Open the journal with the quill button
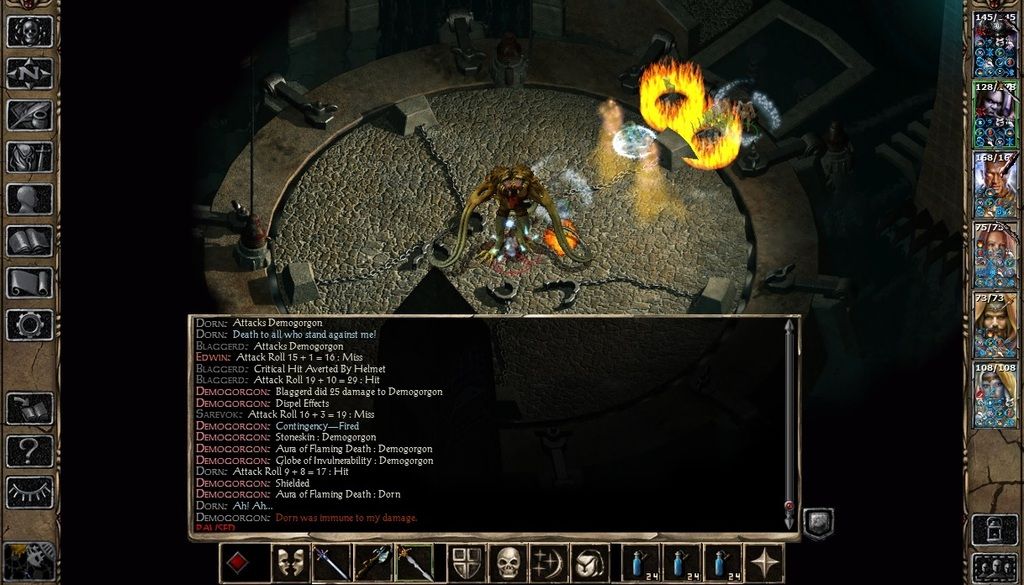Viewport: 1024px width, 585px height. click(30, 115)
